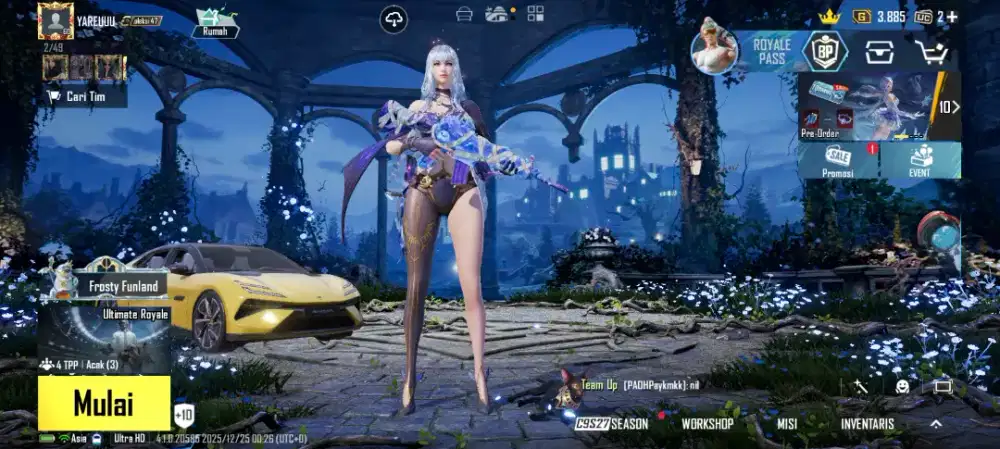The width and height of the screenshot is (1000, 449).
Task: Go to Rumah home feature
Action: (x=216, y=21)
